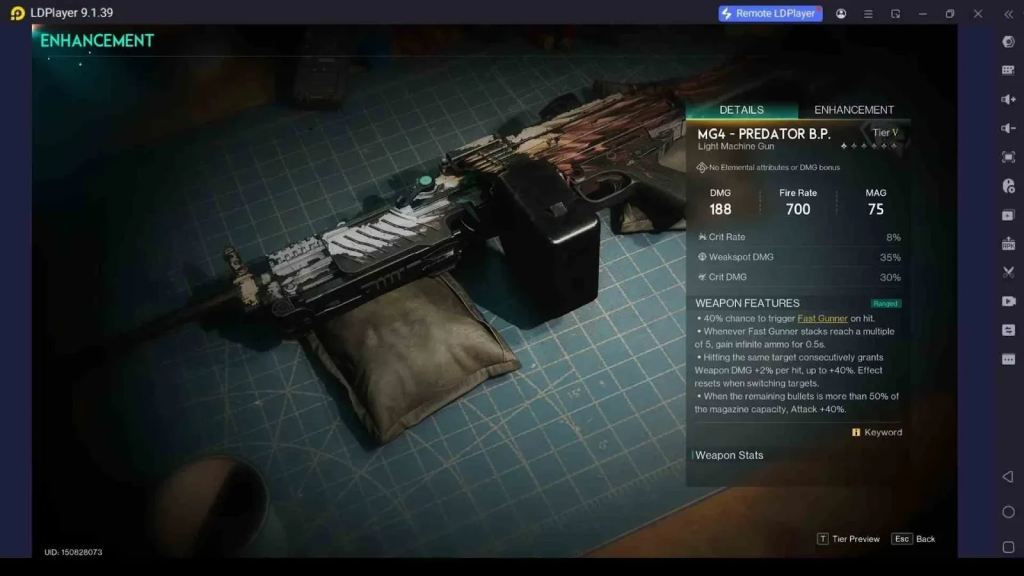
Task: Expand the Weapon Stats section
Action: 730,455
